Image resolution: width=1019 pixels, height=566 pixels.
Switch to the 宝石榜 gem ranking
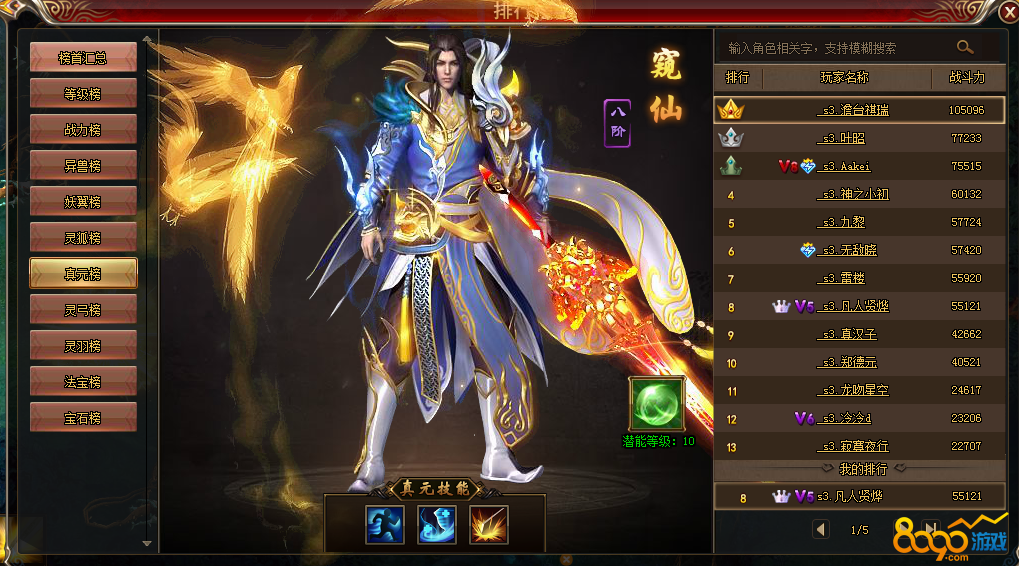click(83, 418)
